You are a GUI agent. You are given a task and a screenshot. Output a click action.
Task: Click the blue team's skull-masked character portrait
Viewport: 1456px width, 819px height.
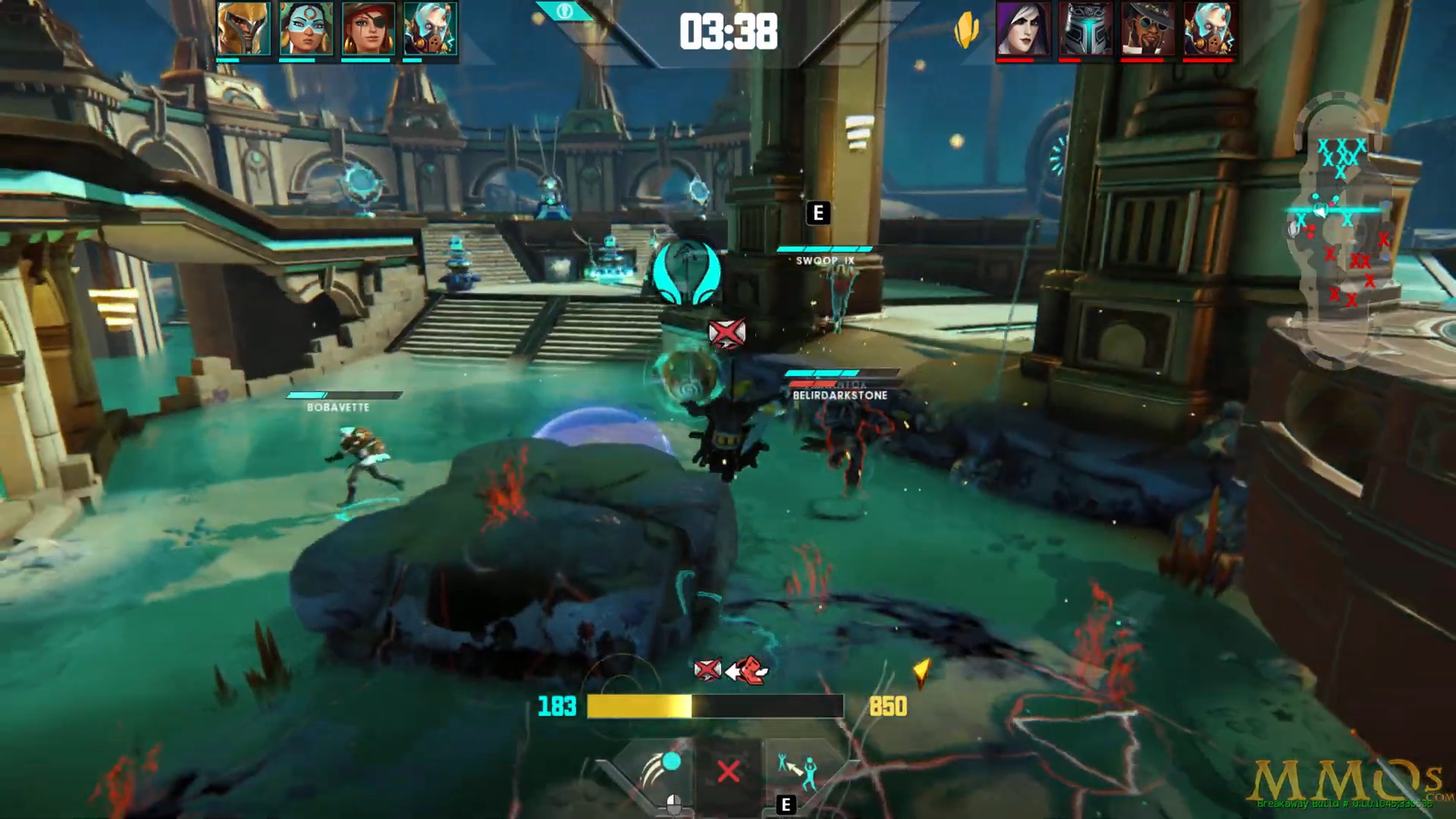[430, 29]
